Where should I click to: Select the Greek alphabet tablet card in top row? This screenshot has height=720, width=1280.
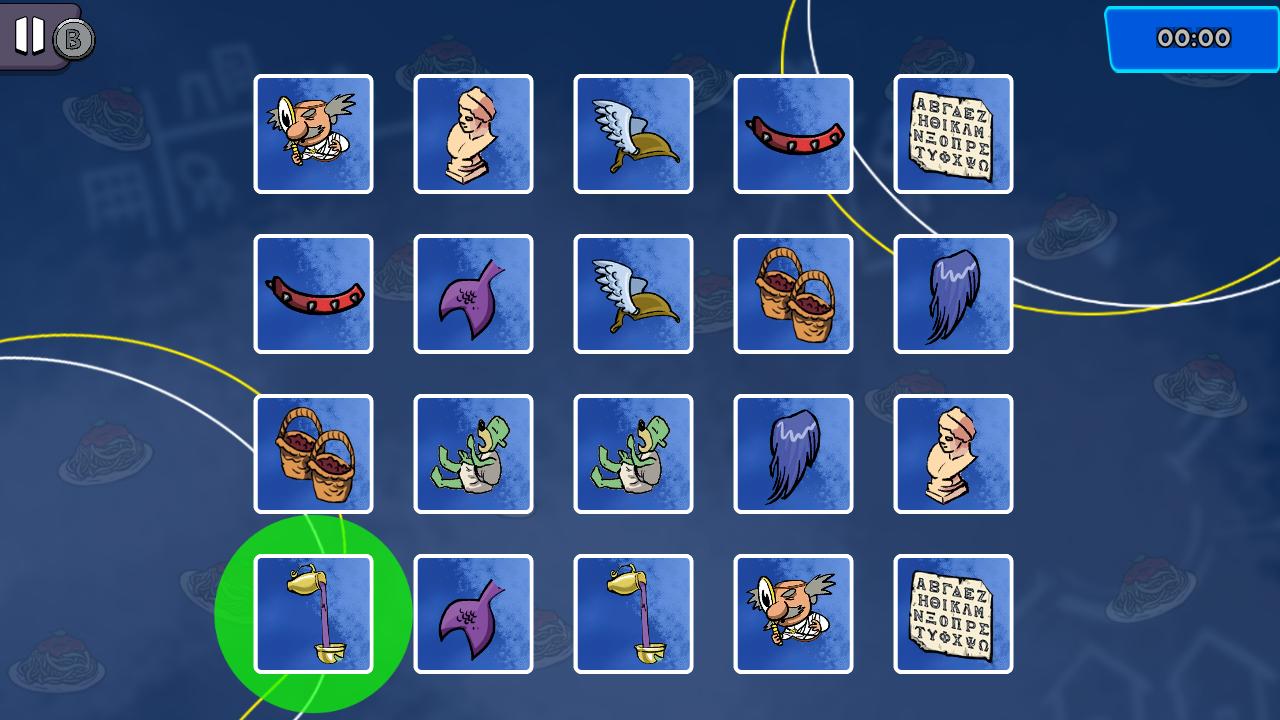[953, 133]
